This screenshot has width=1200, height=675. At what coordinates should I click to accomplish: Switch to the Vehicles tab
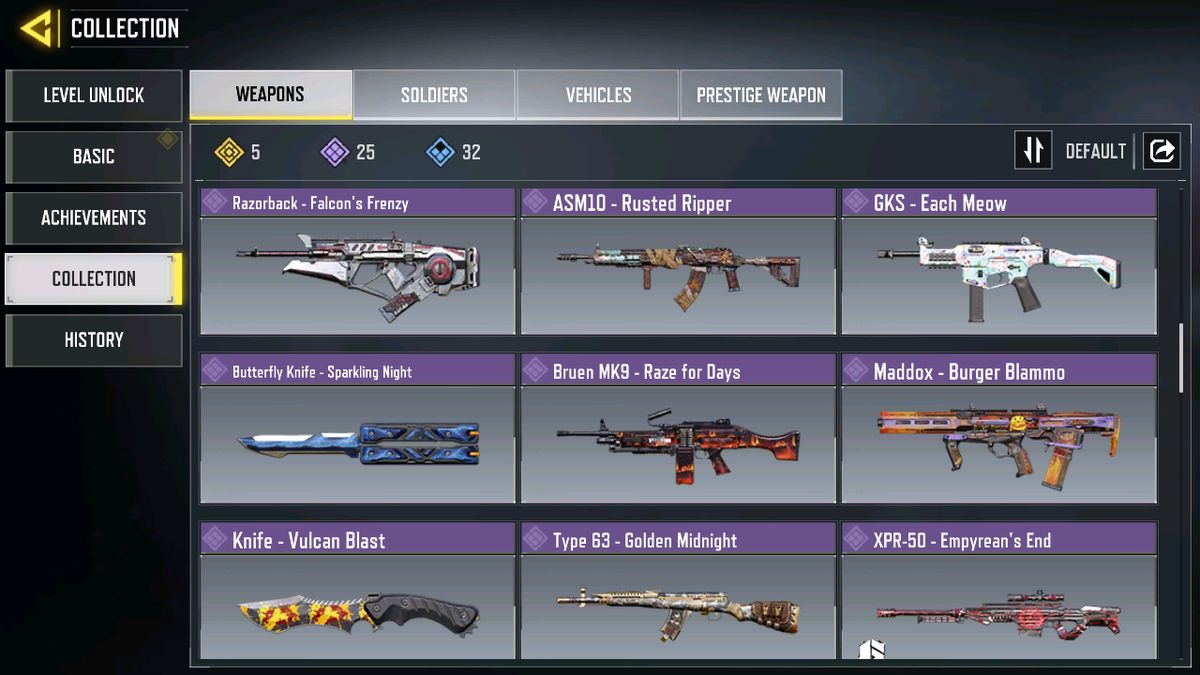[598, 95]
